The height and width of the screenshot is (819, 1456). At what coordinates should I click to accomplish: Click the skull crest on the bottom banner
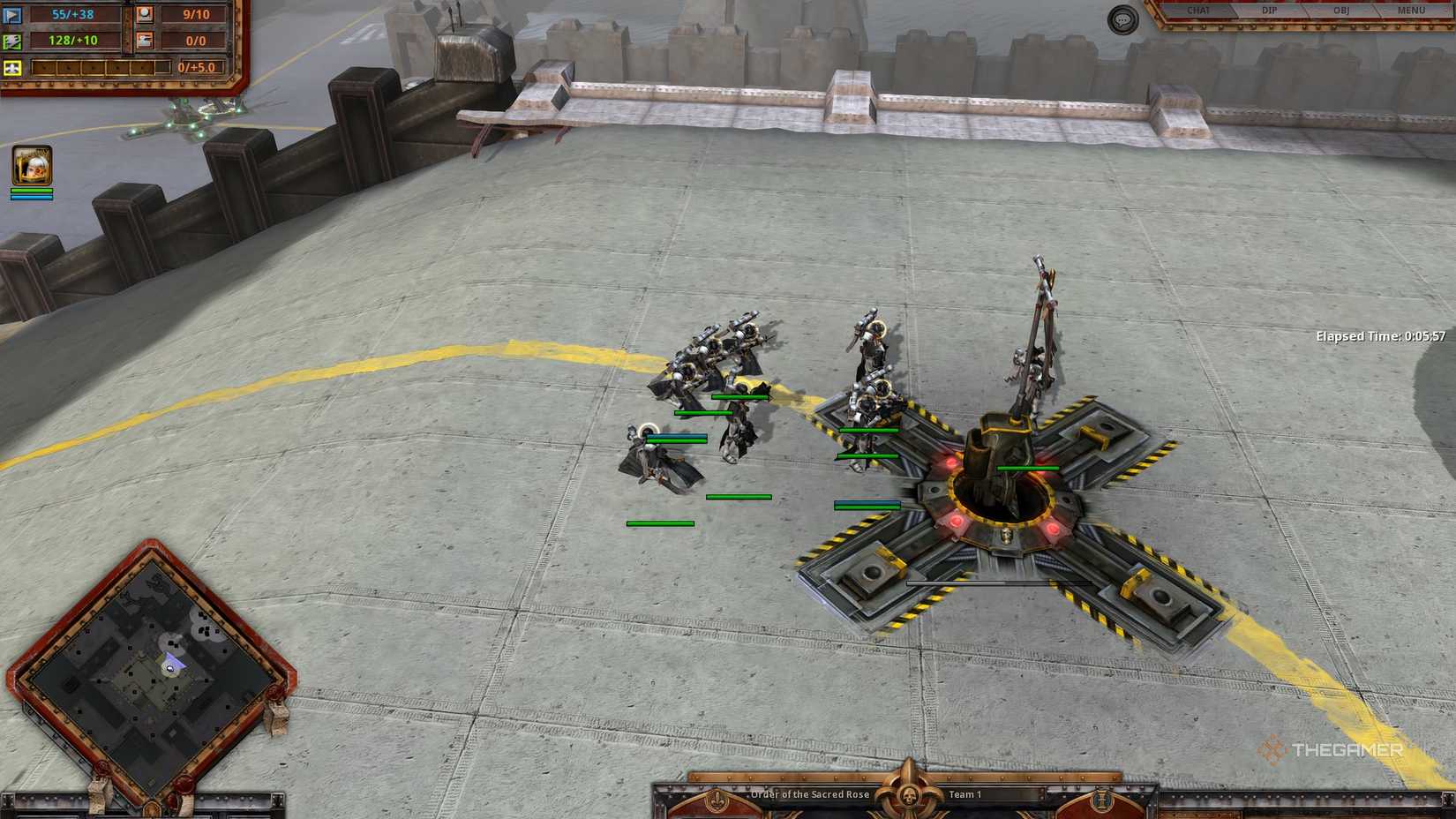click(x=908, y=794)
